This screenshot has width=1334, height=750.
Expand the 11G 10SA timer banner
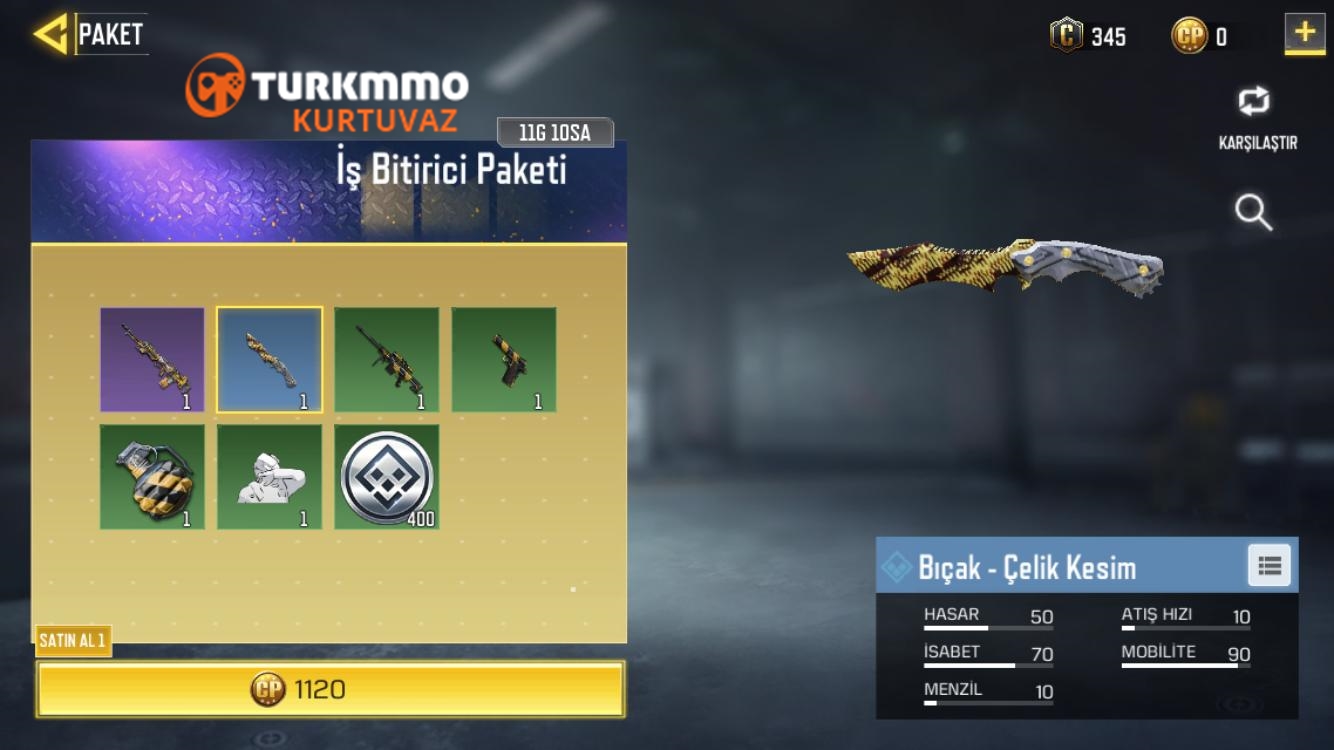point(557,132)
